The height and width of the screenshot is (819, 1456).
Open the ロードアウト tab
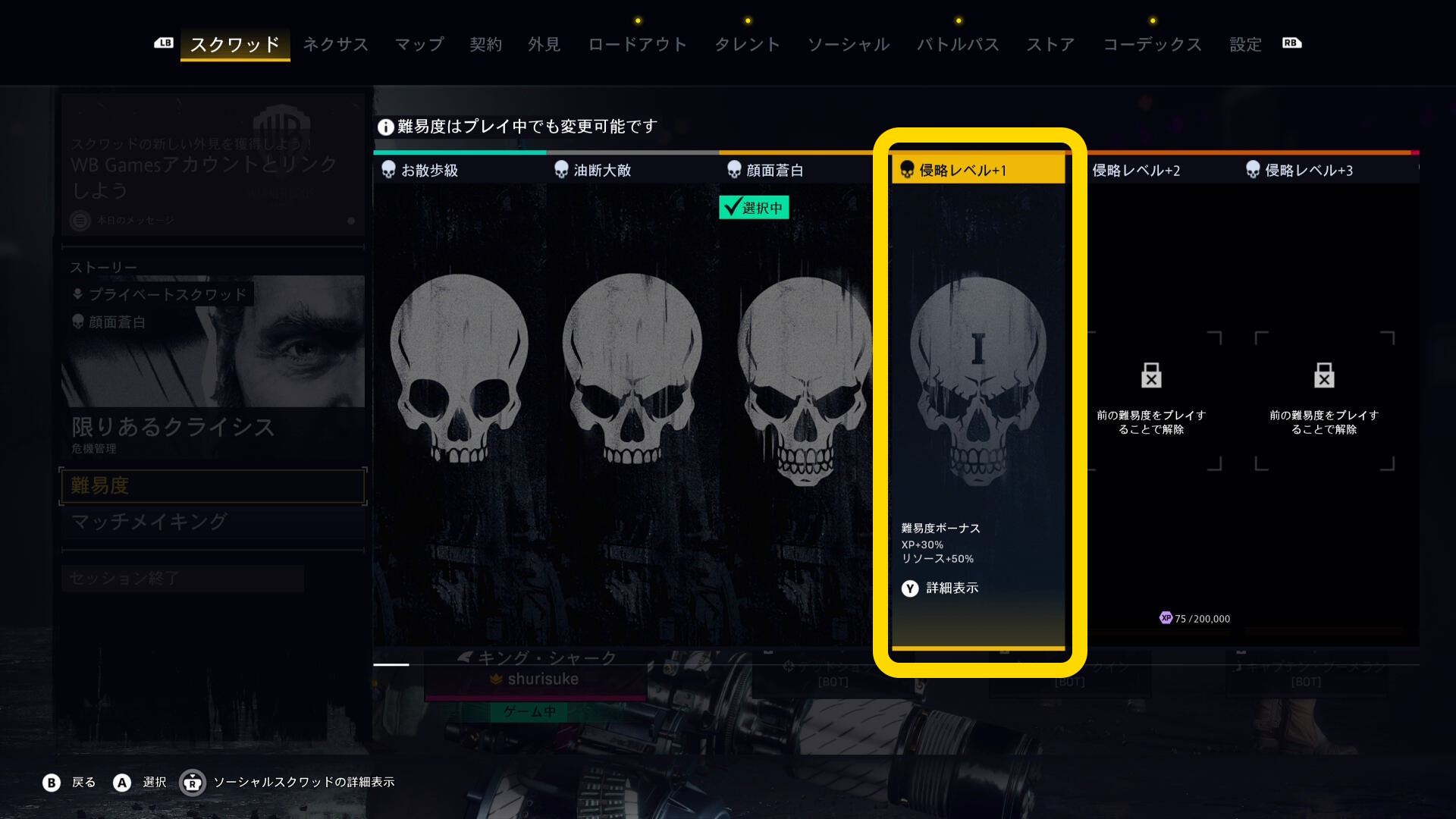[x=637, y=45]
